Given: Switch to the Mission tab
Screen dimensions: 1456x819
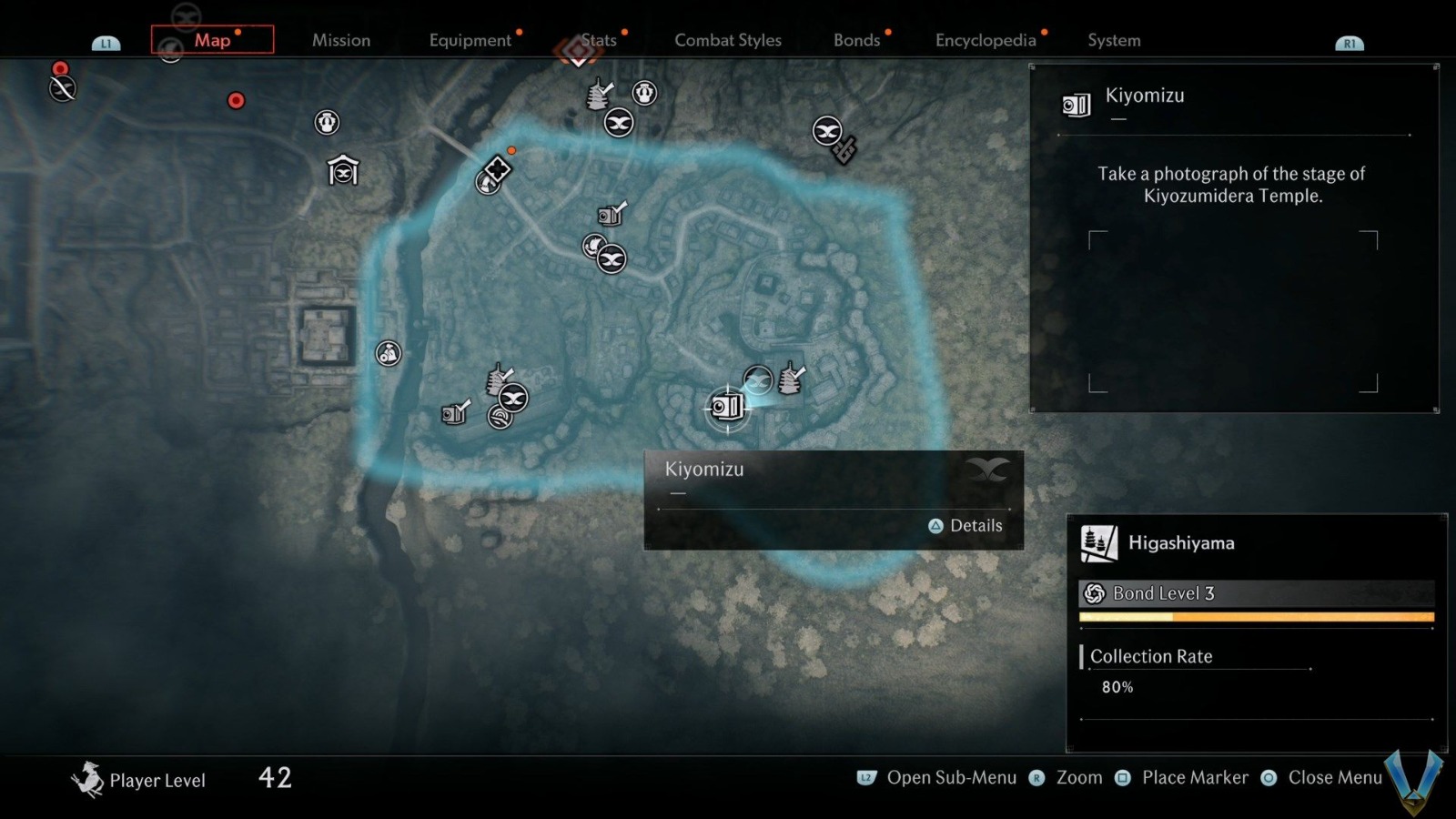Looking at the screenshot, I should tap(341, 40).
